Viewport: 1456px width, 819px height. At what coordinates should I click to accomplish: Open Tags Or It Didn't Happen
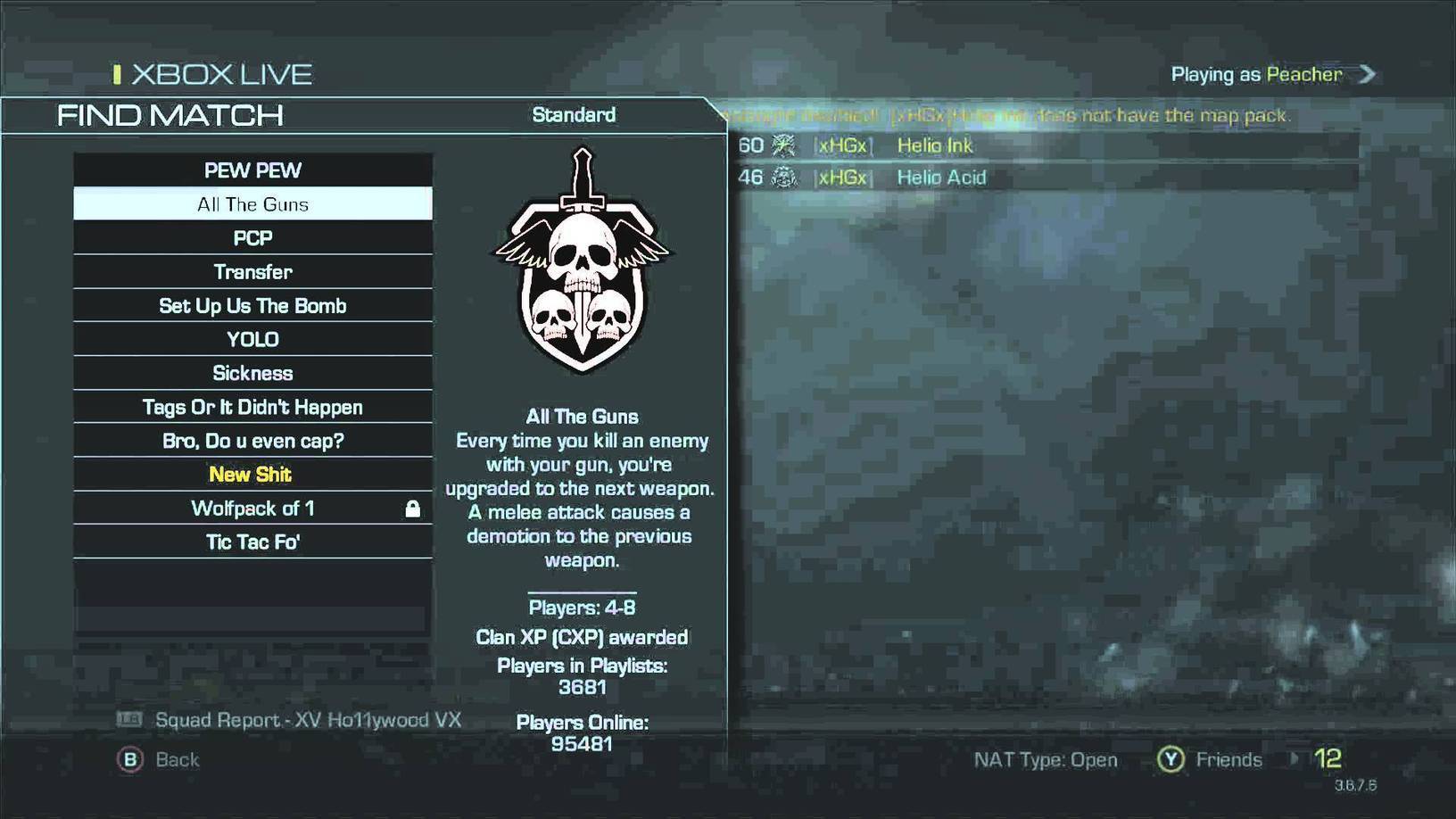click(252, 407)
